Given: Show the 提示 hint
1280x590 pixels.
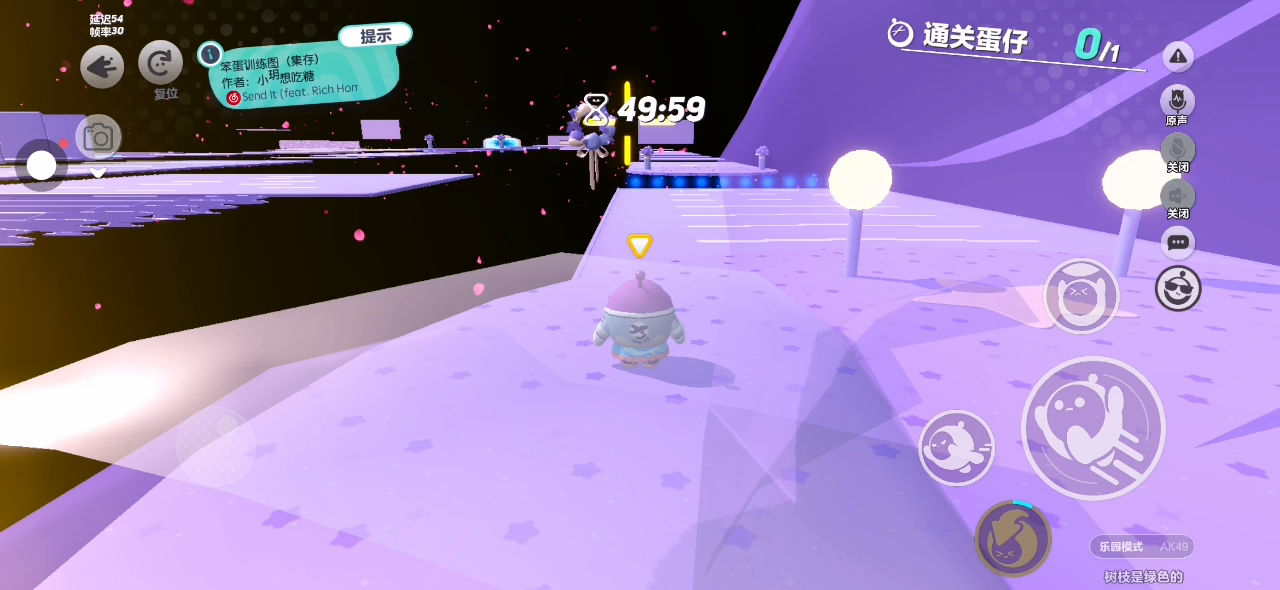Looking at the screenshot, I should point(375,36).
